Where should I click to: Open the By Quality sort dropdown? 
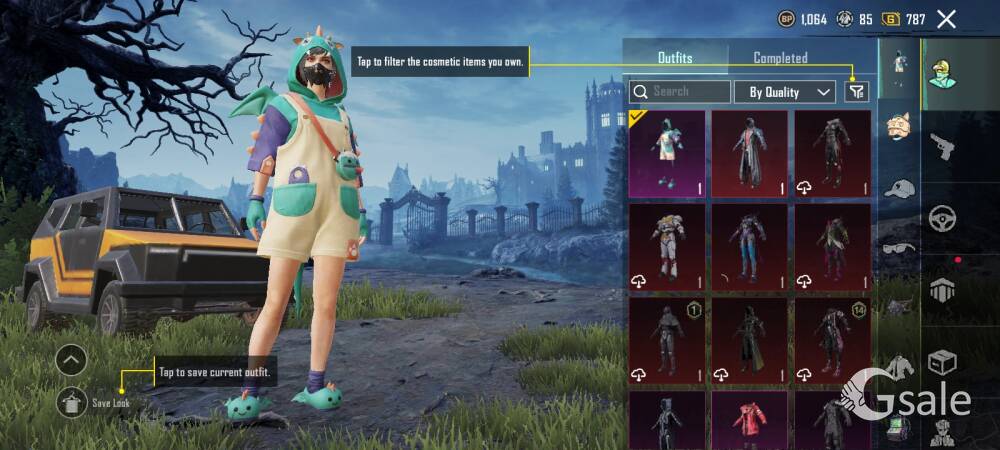[785, 92]
